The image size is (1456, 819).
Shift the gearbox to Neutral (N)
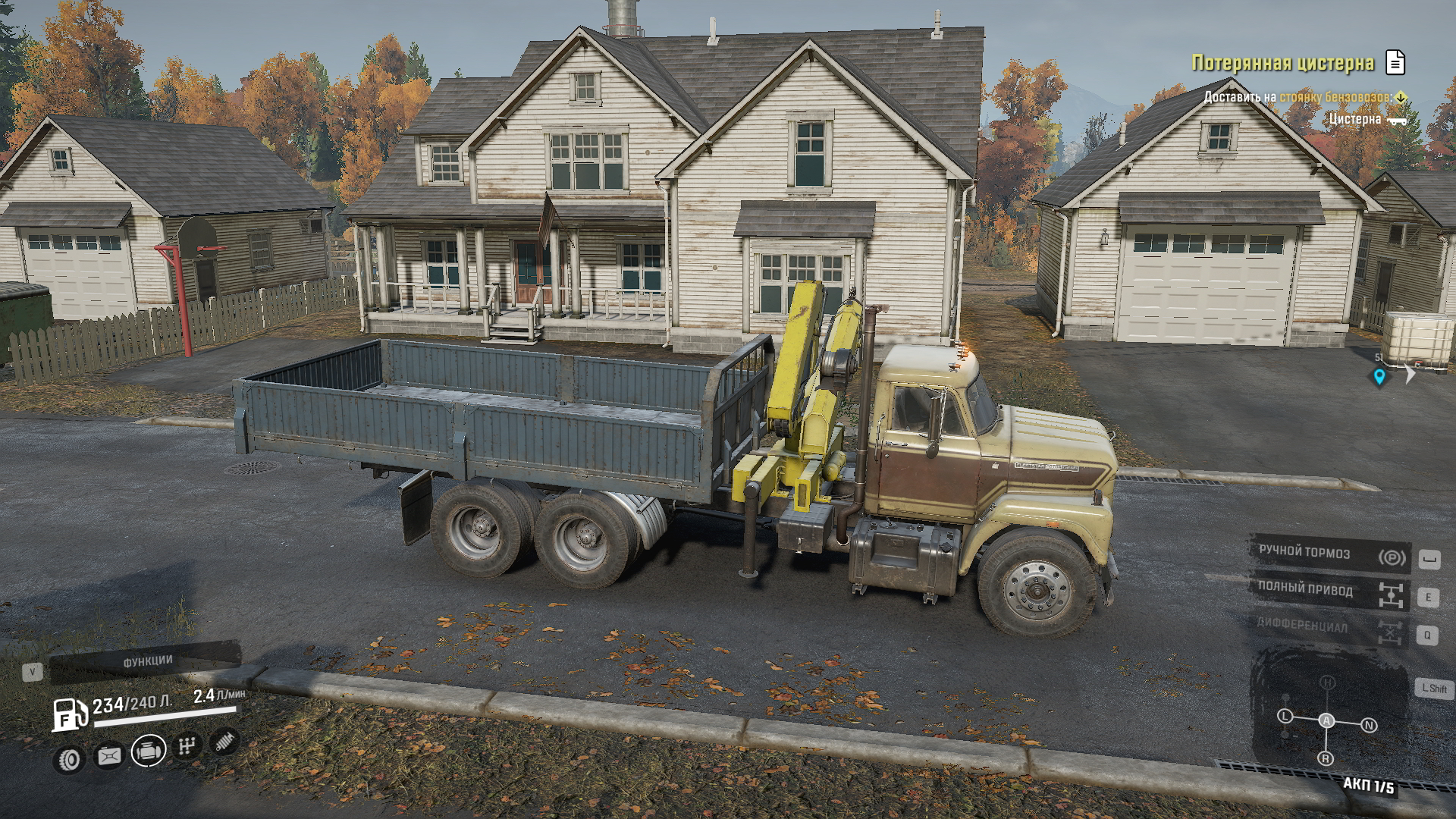(x=1369, y=726)
